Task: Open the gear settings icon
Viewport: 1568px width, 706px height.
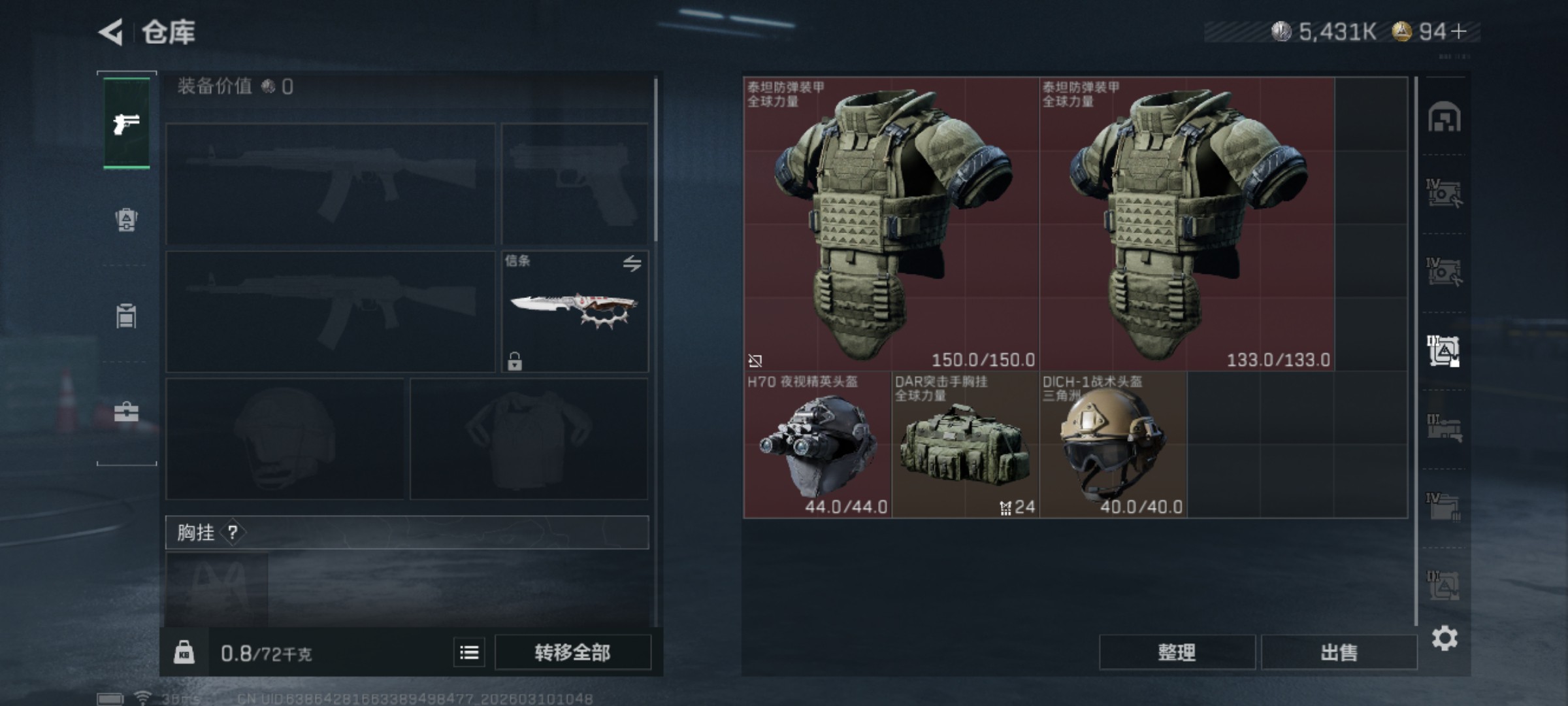Action: (1445, 638)
